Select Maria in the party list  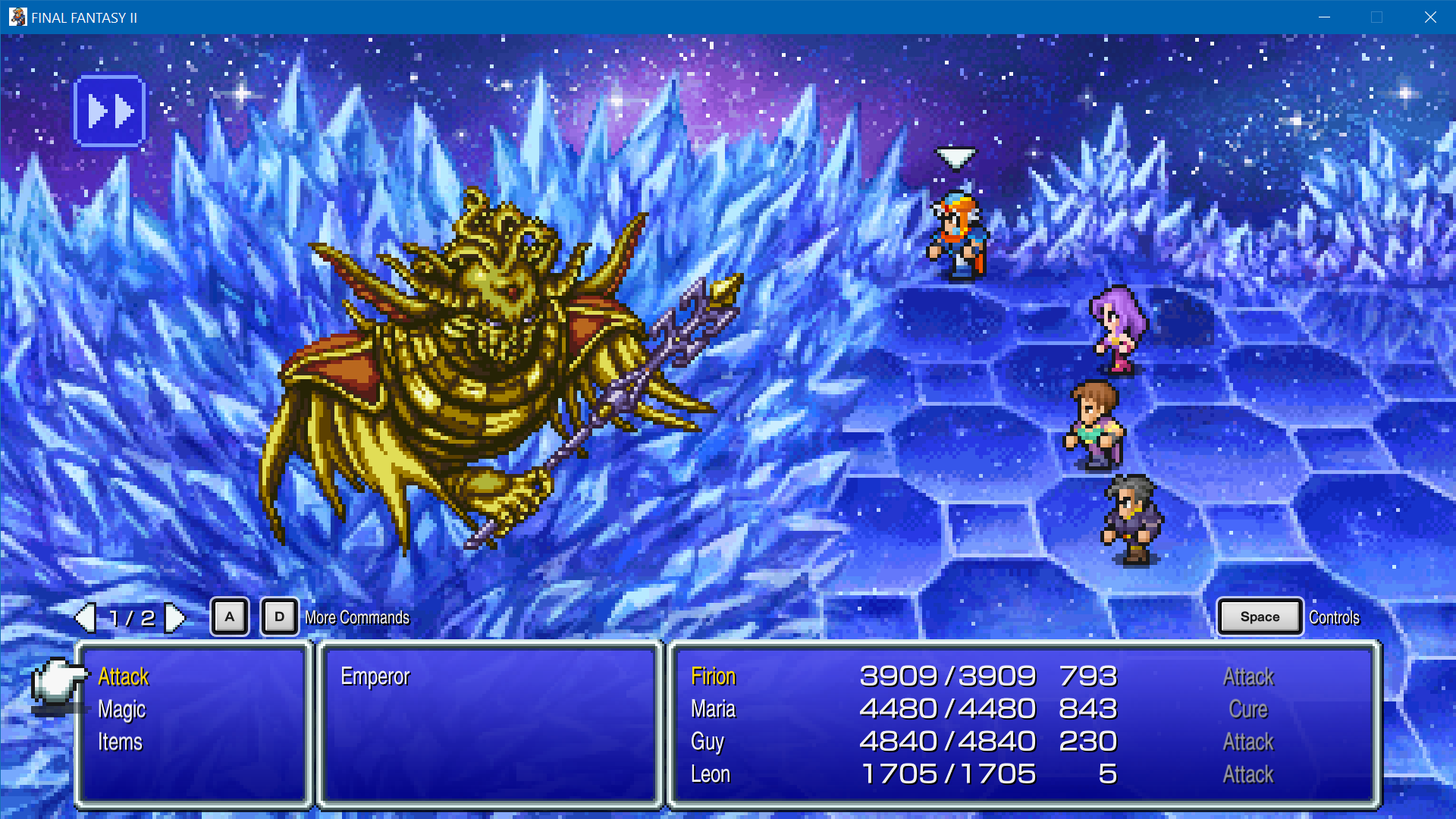coord(713,709)
